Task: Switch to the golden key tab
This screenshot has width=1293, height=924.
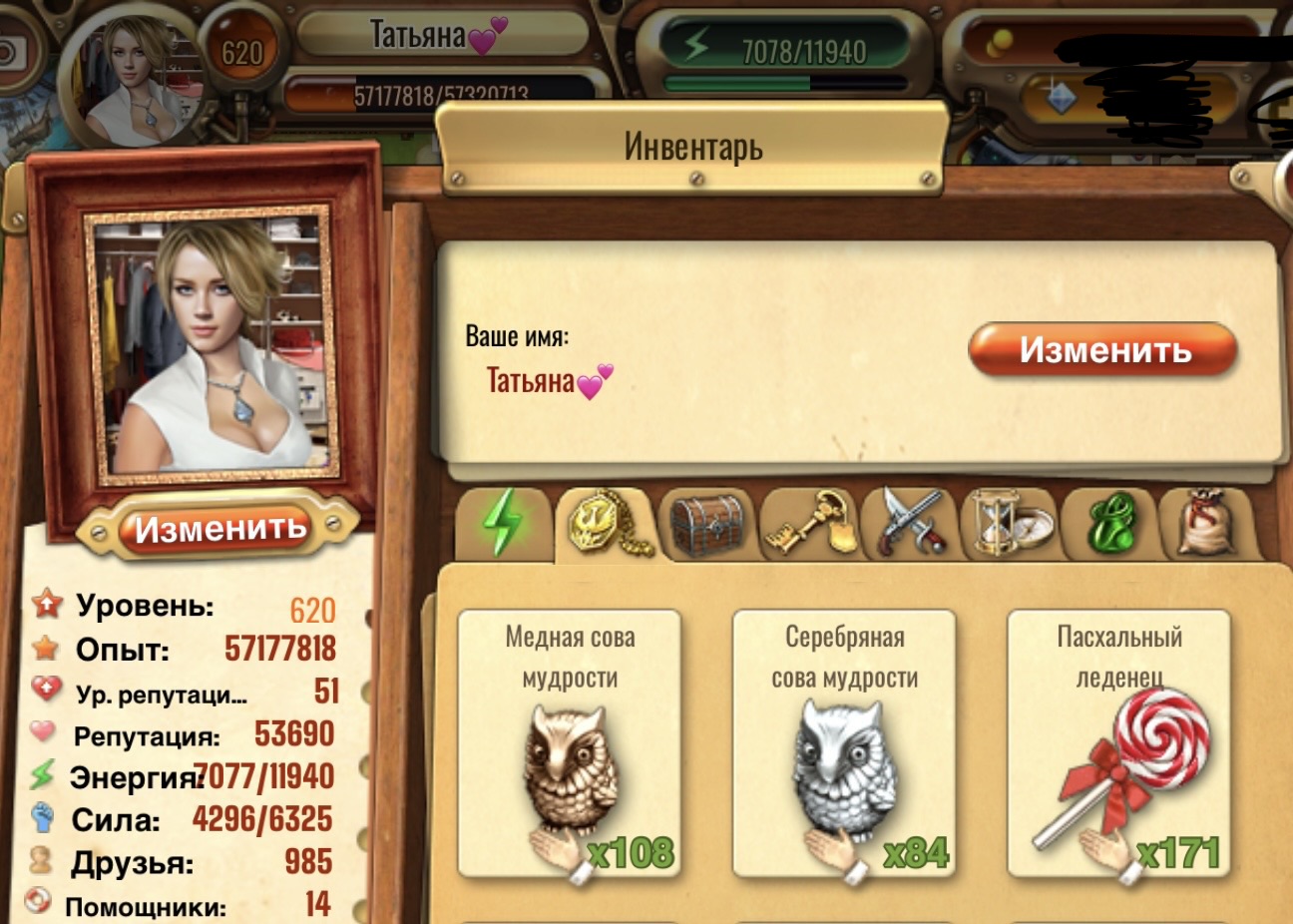Action: (x=809, y=523)
